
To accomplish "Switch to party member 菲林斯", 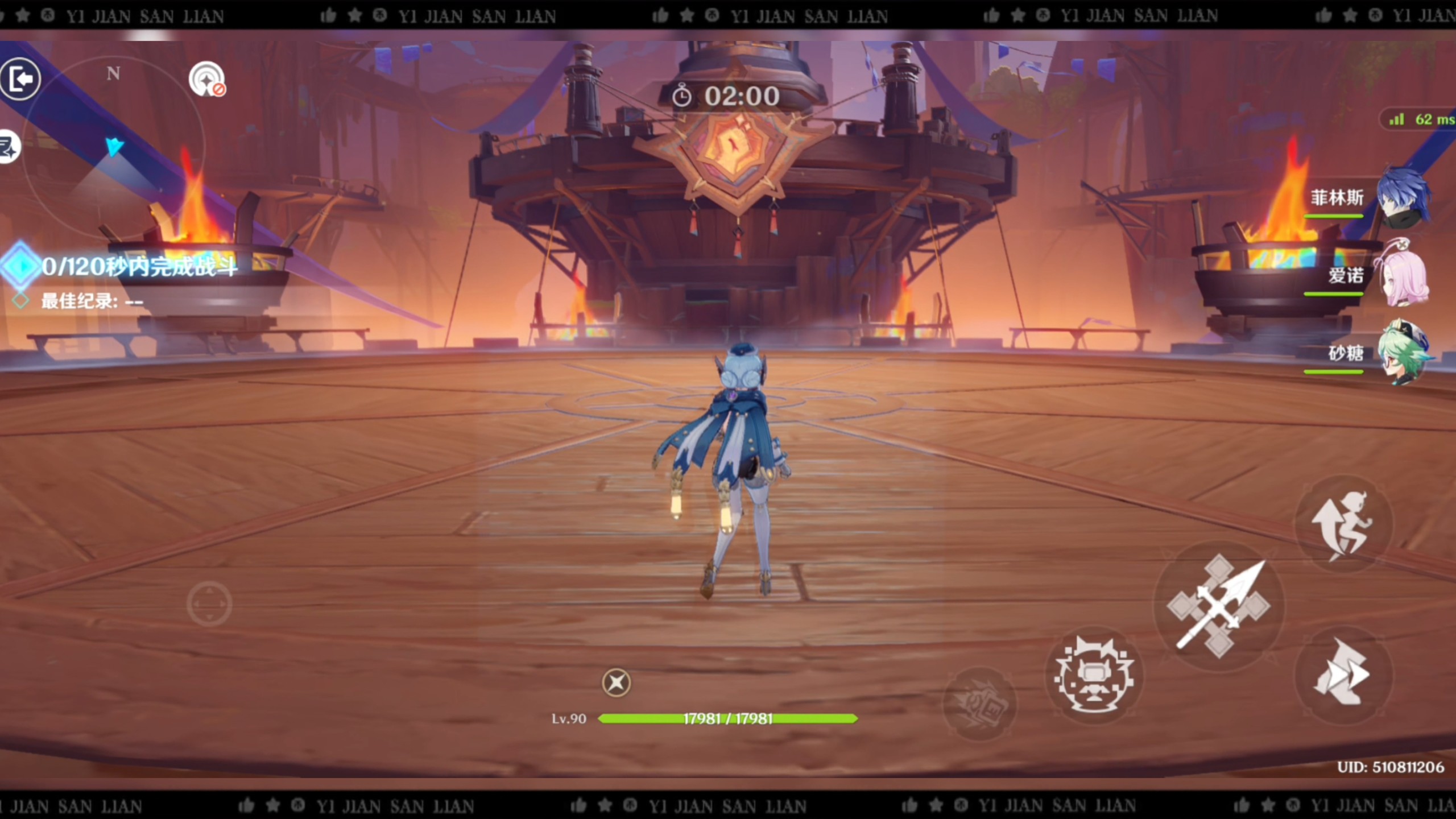I will click(x=1400, y=197).
